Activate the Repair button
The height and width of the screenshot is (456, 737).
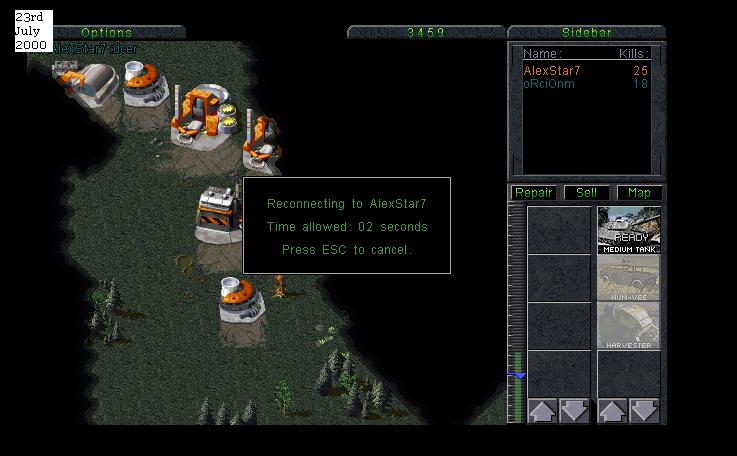coord(533,192)
